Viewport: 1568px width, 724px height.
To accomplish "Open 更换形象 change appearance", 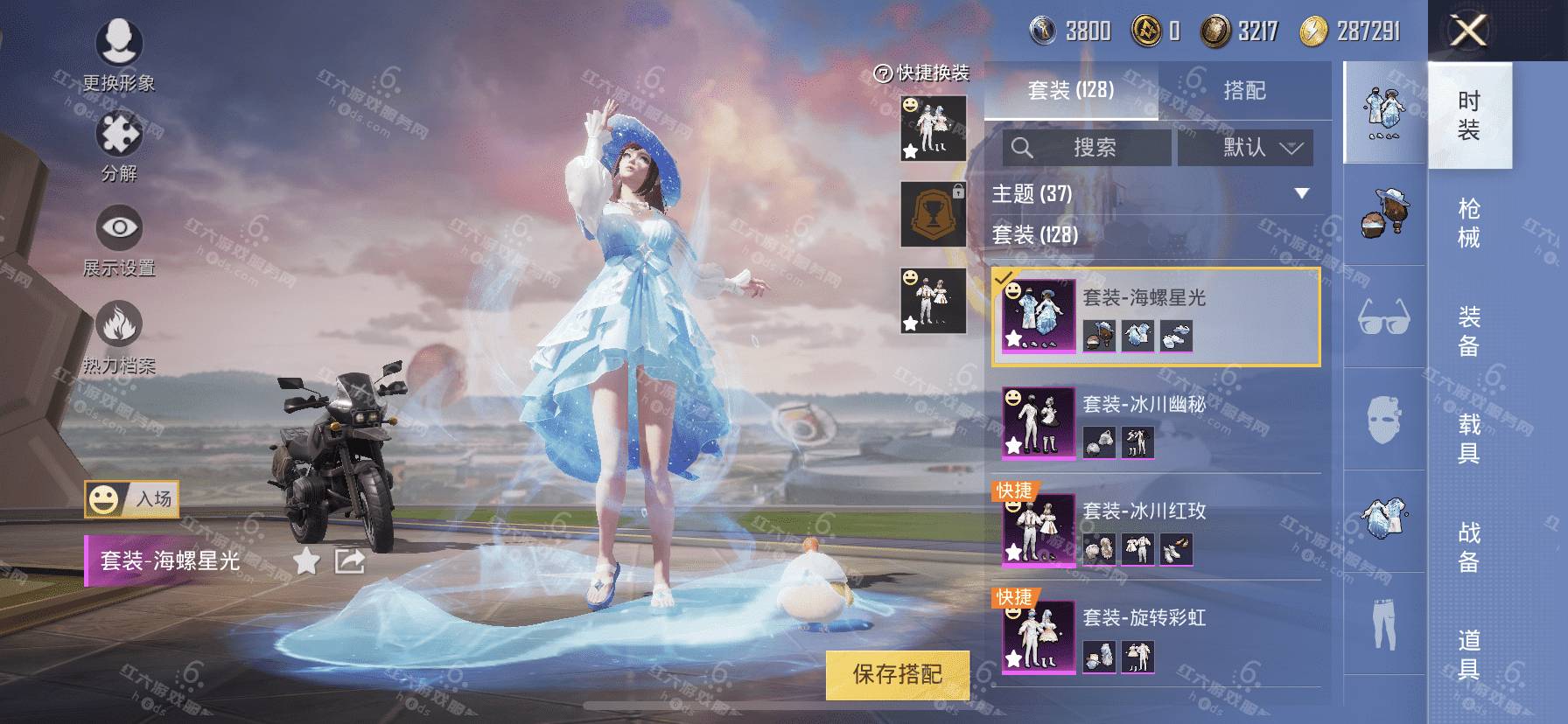I will [x=119, y=54].
